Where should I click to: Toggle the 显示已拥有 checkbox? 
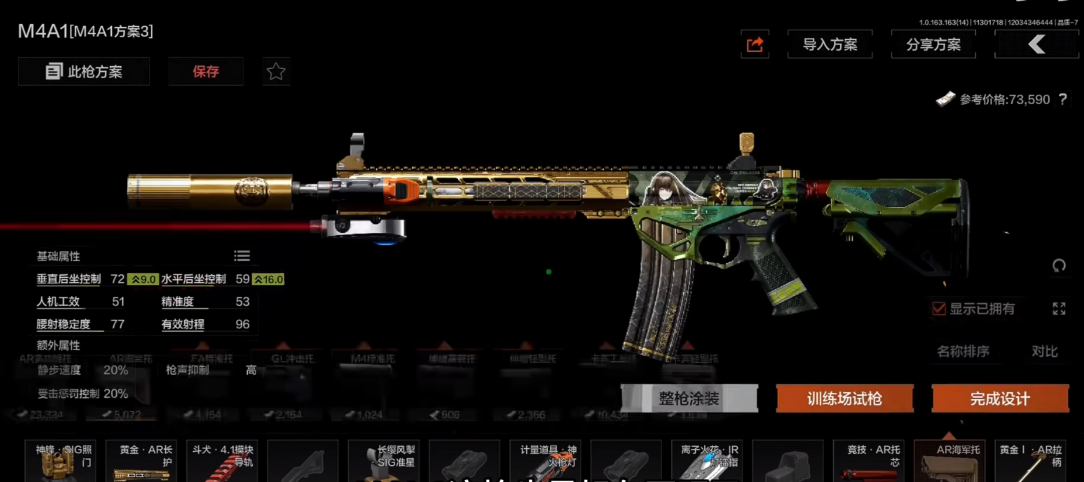(x=938, y=308)
